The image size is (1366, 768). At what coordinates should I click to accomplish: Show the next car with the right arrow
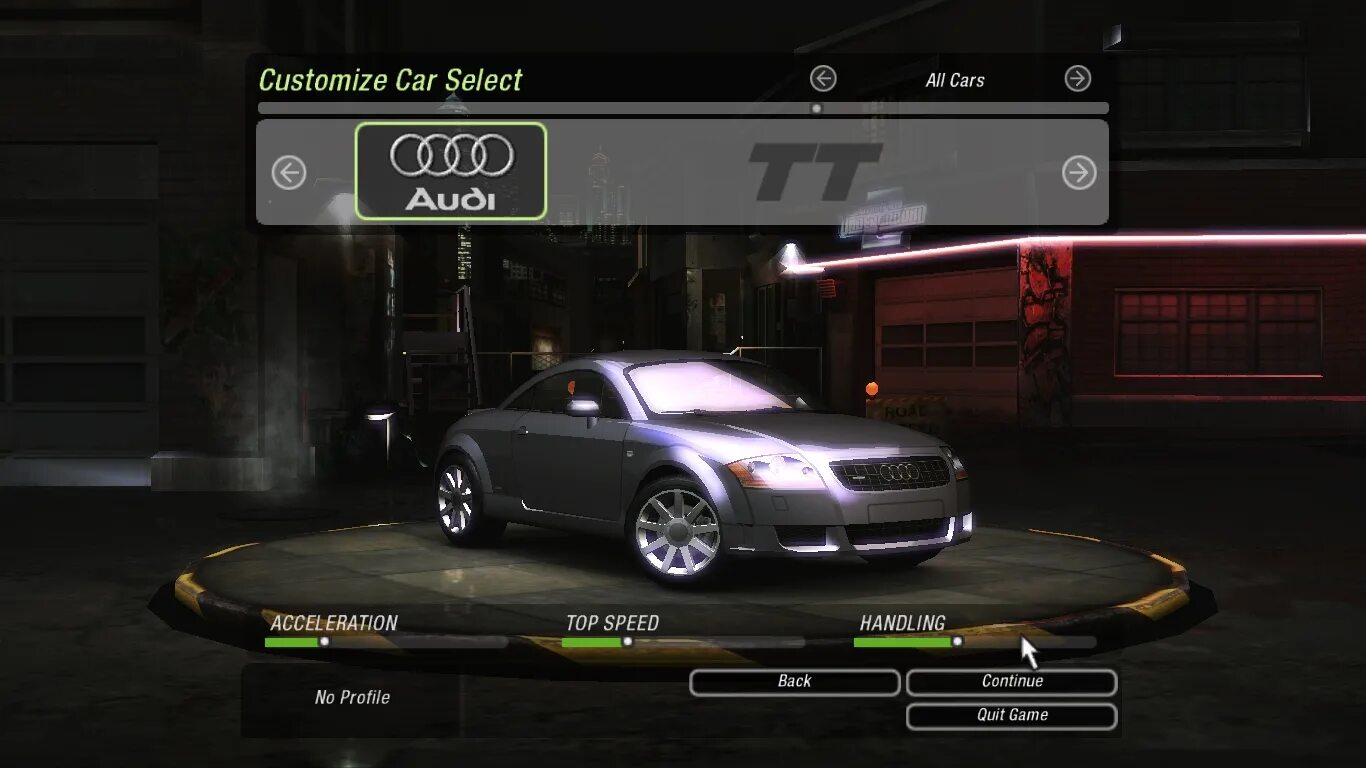tap(1078, 173)
